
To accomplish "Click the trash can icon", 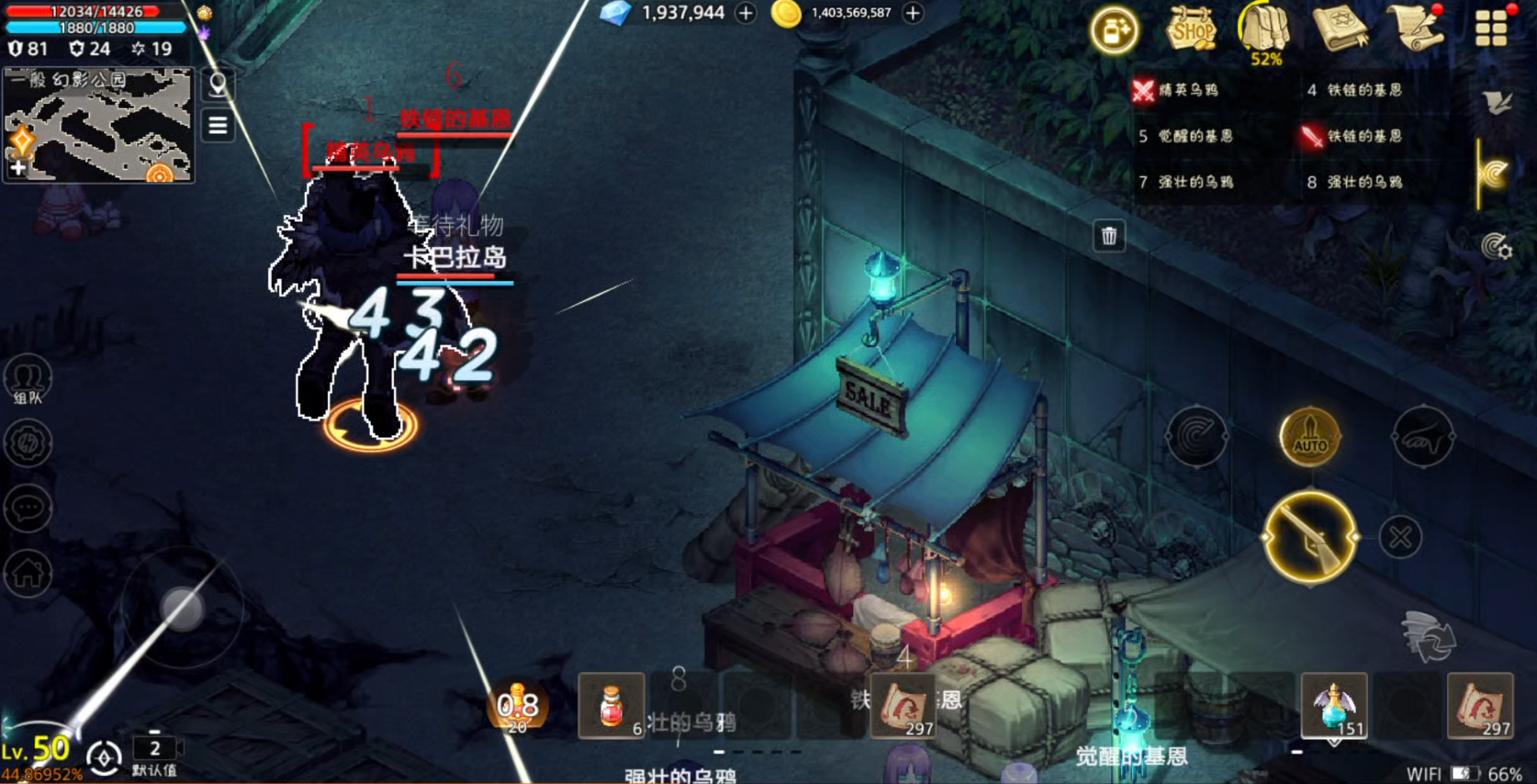I will (1109, 236).
